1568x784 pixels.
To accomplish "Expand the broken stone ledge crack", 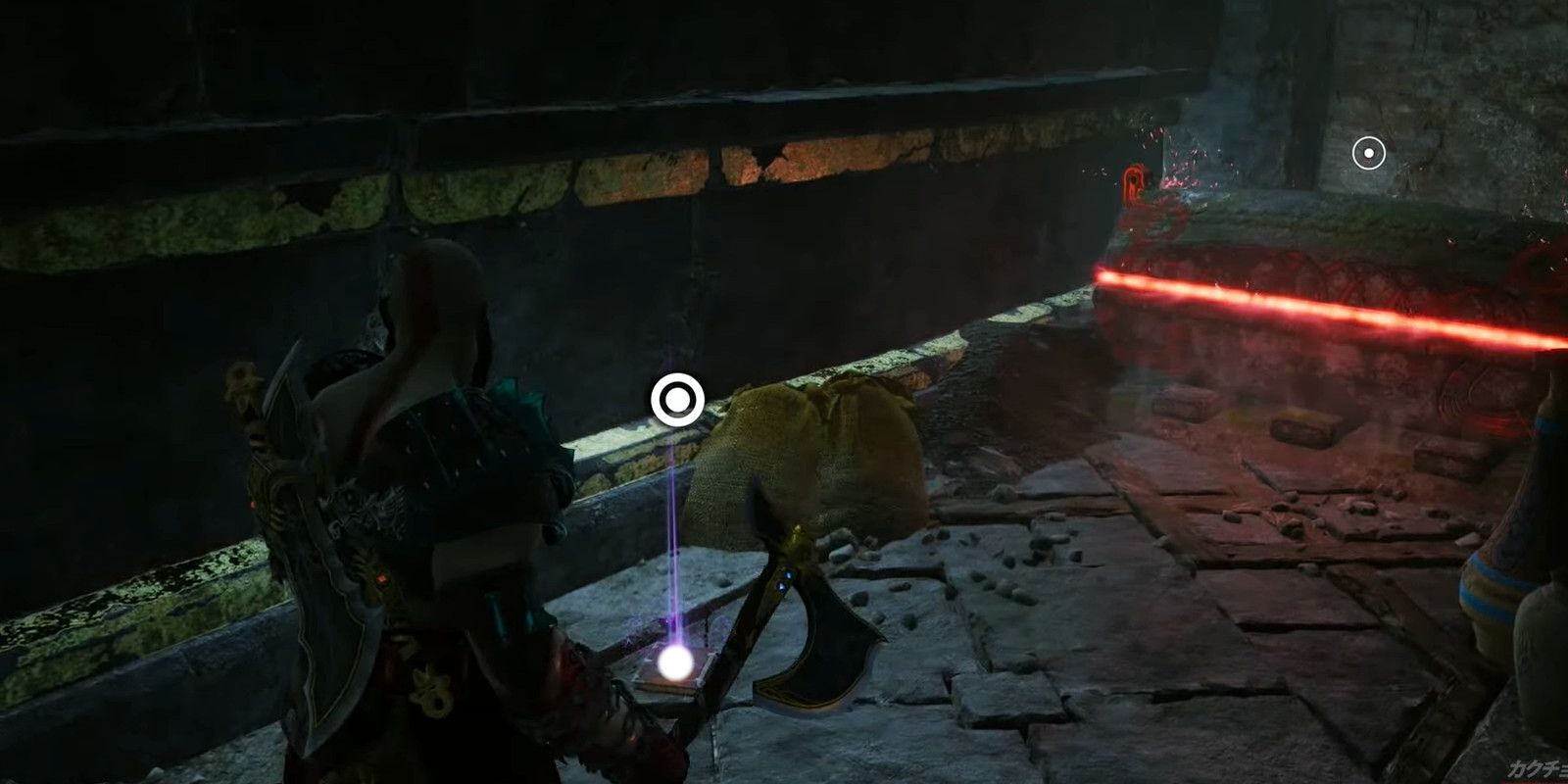I will click(x=764, y=162).
